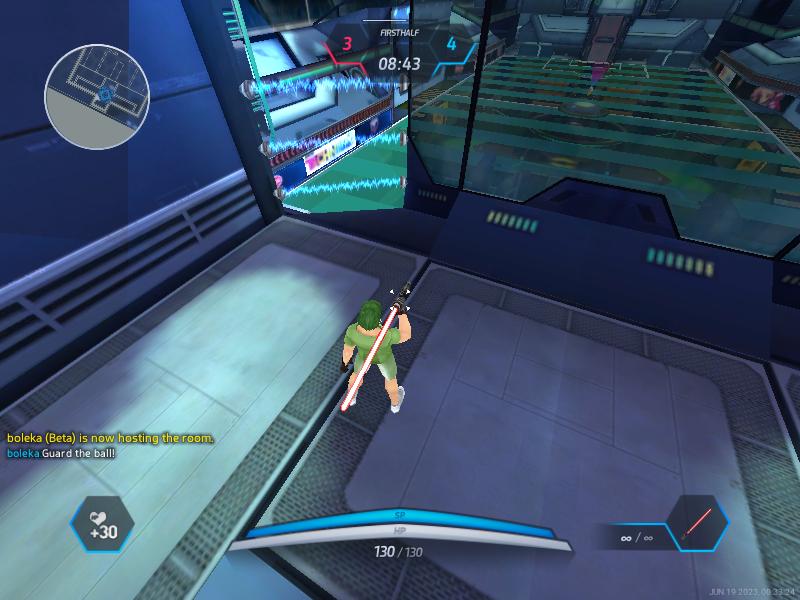Click the circular minimap

[96, 96]
